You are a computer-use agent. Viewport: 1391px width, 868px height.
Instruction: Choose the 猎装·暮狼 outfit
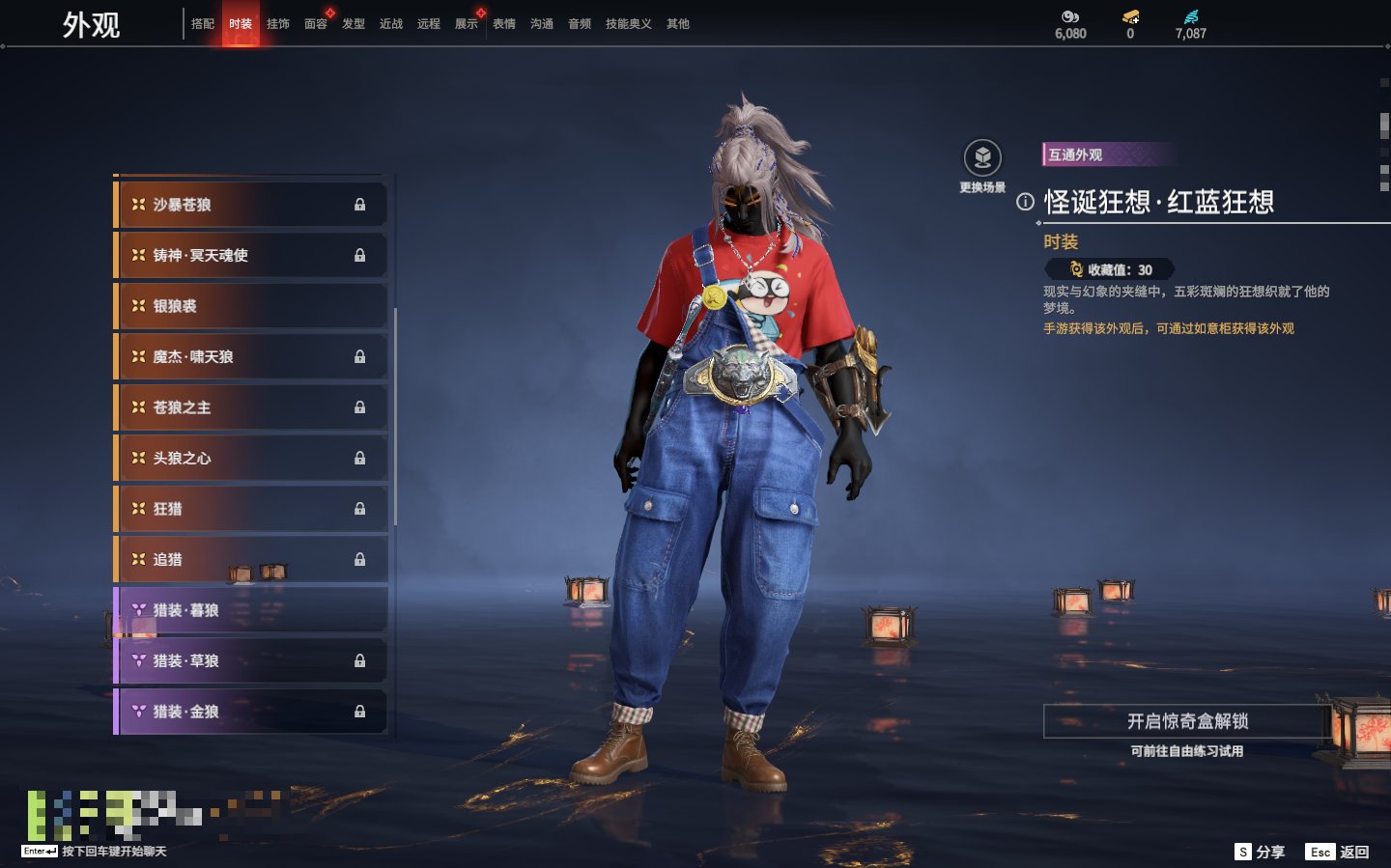pos(250,610)
